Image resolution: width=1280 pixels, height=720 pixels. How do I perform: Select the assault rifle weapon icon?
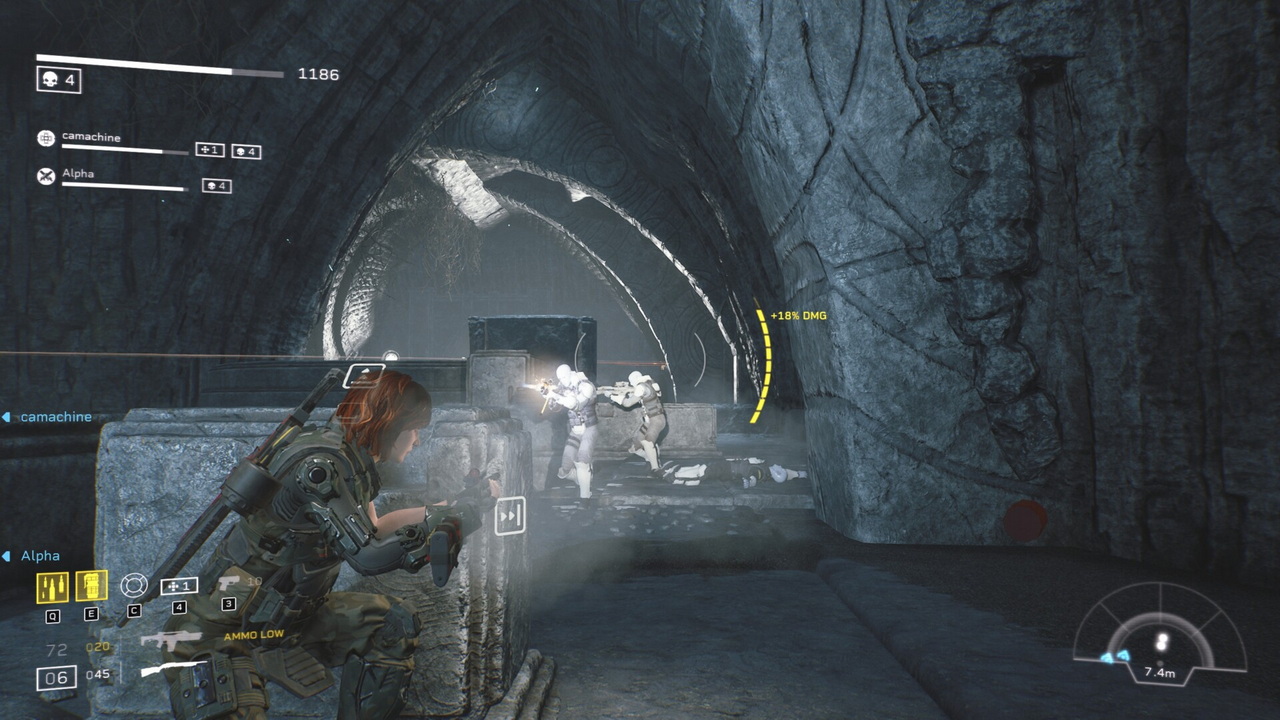[170, 640]
